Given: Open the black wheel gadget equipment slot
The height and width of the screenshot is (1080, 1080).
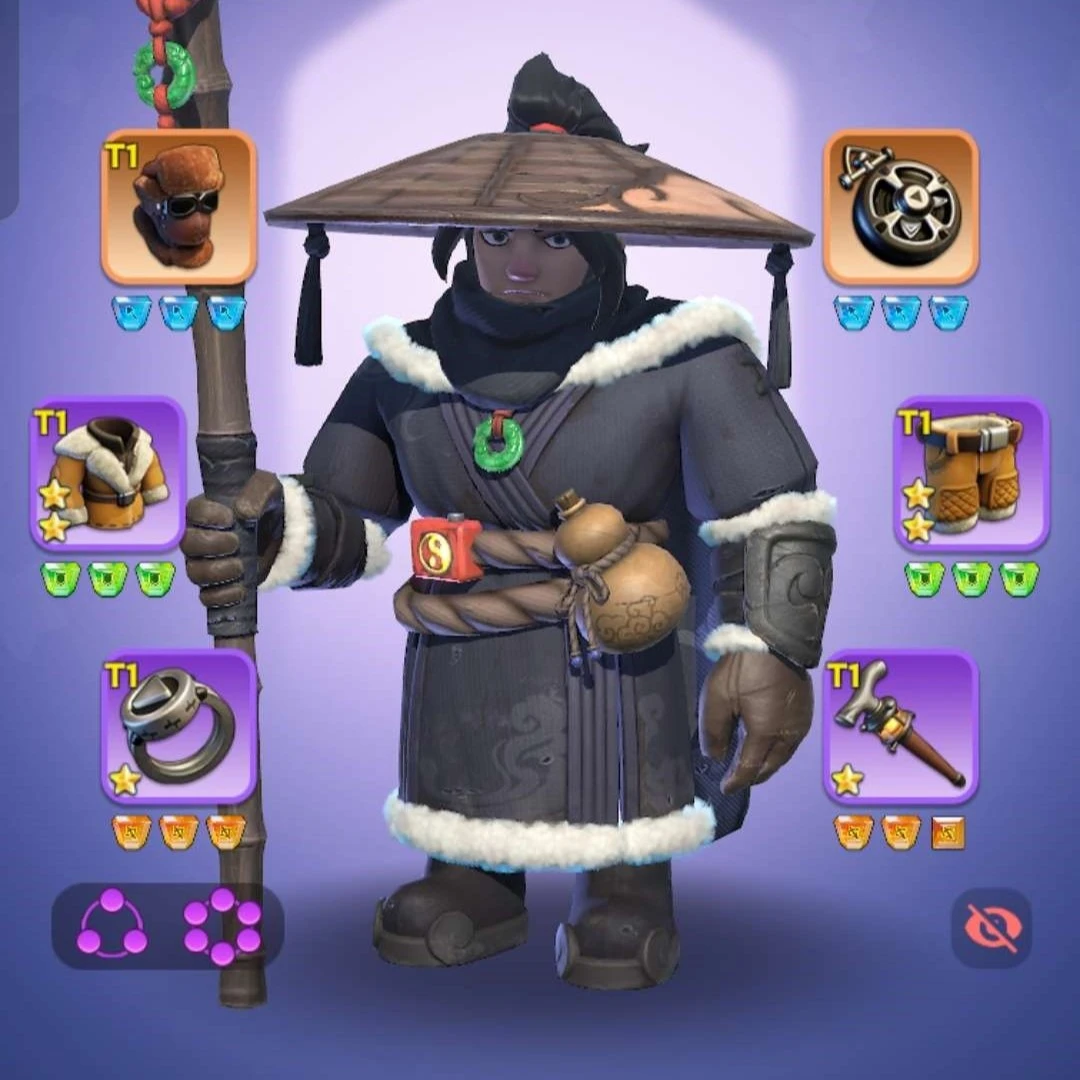Looking at the screenshot, I should tap(900, 207).
